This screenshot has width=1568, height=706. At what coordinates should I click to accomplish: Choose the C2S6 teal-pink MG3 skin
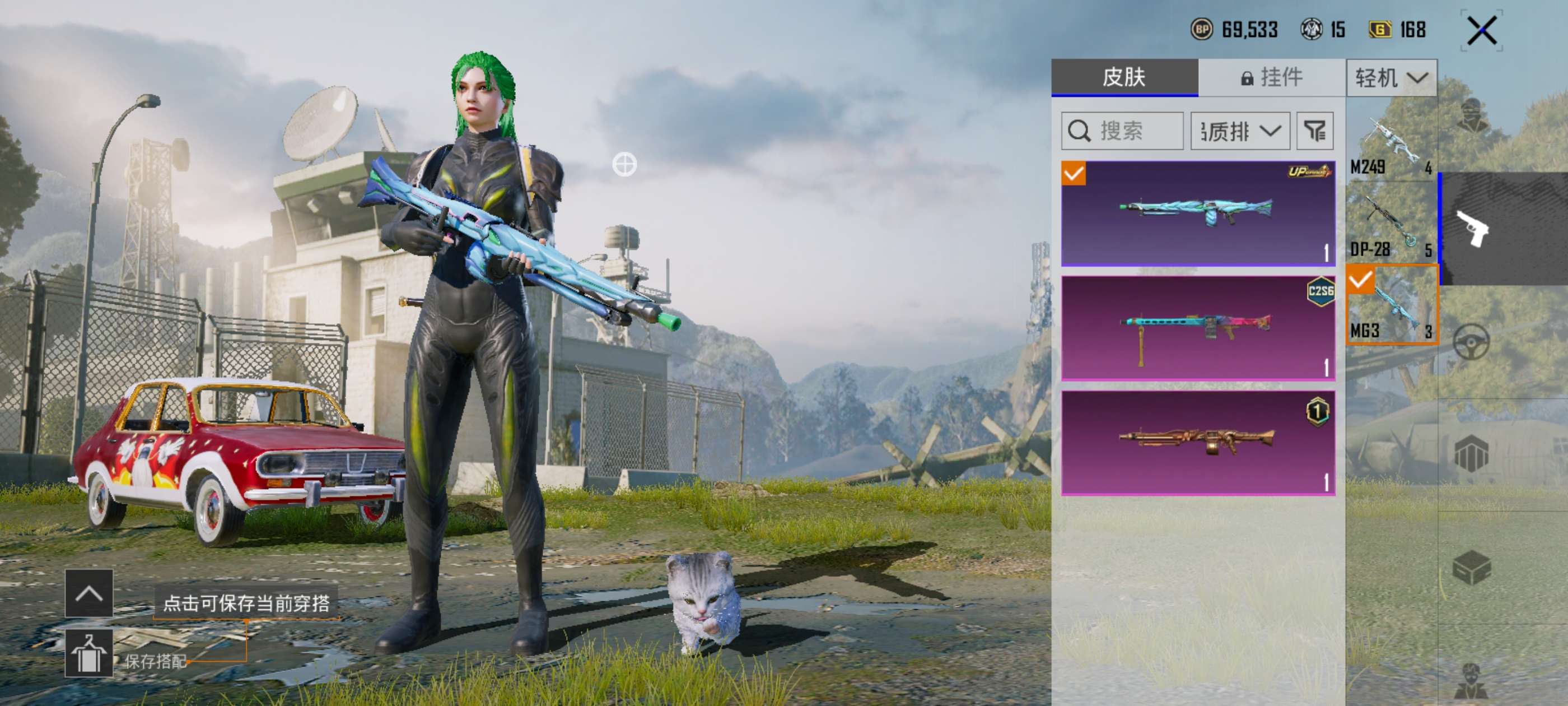1197,328
